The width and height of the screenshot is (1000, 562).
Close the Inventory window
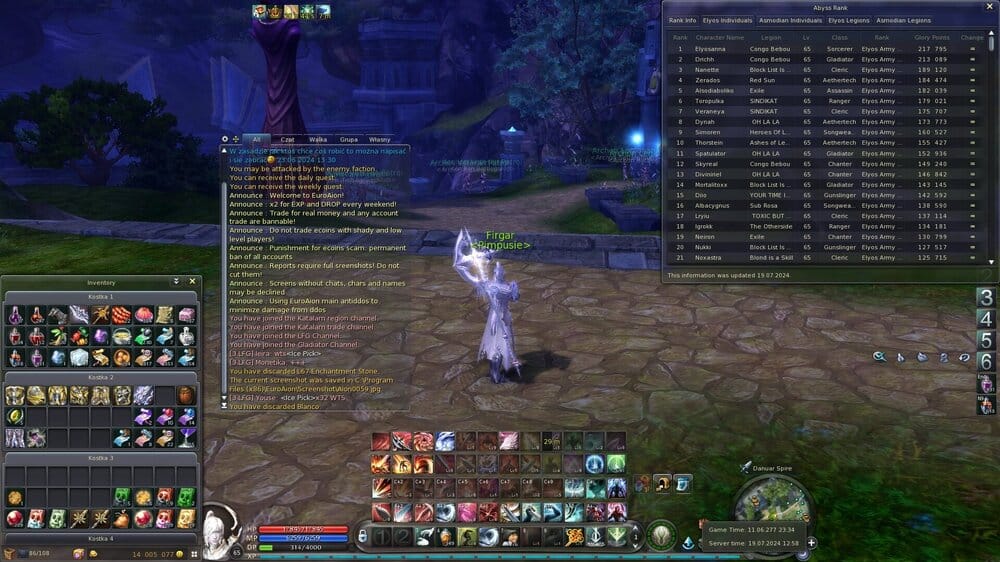[x=193, y=282]
